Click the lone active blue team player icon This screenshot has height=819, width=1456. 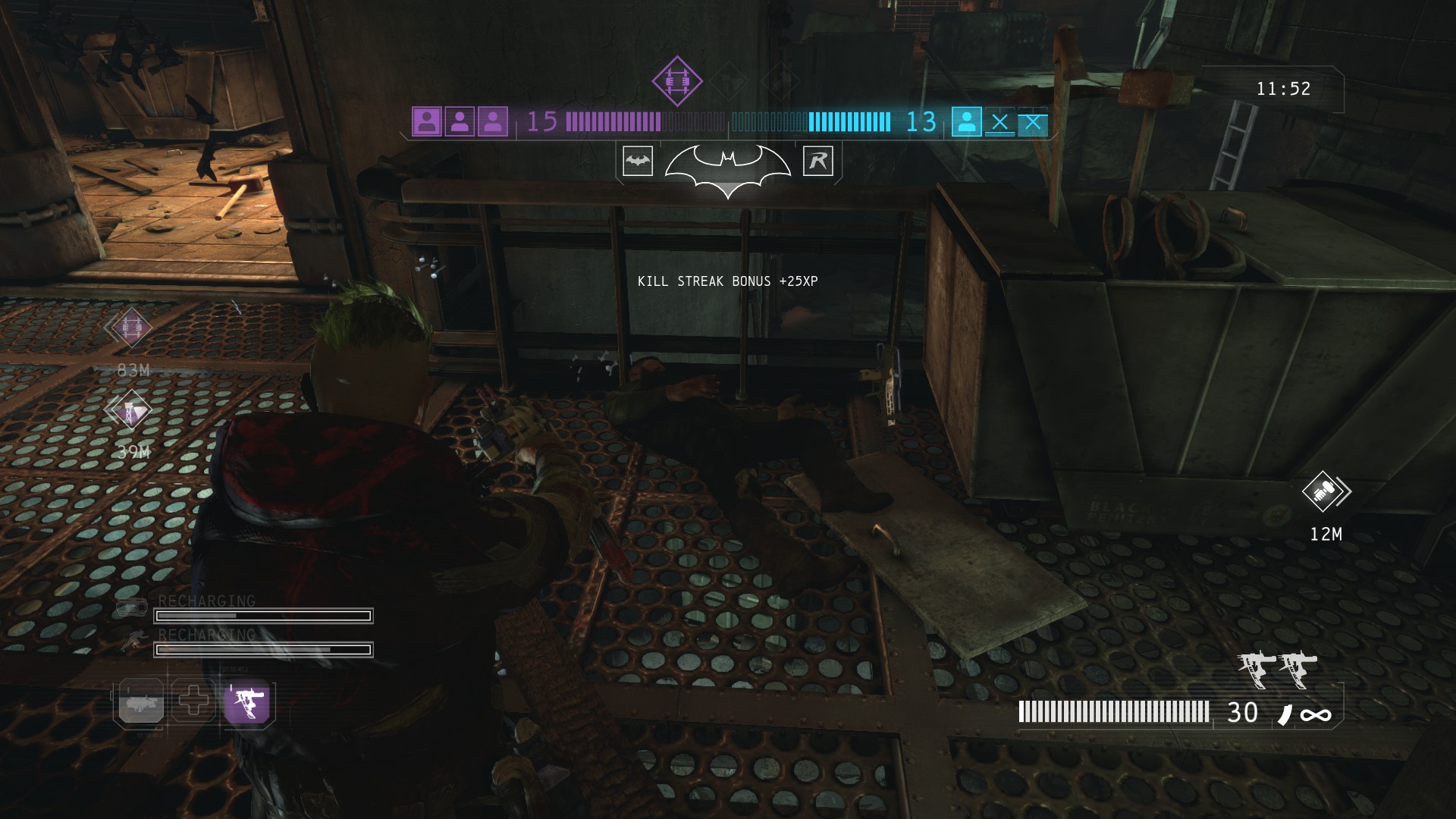click(x=966, y=122)
